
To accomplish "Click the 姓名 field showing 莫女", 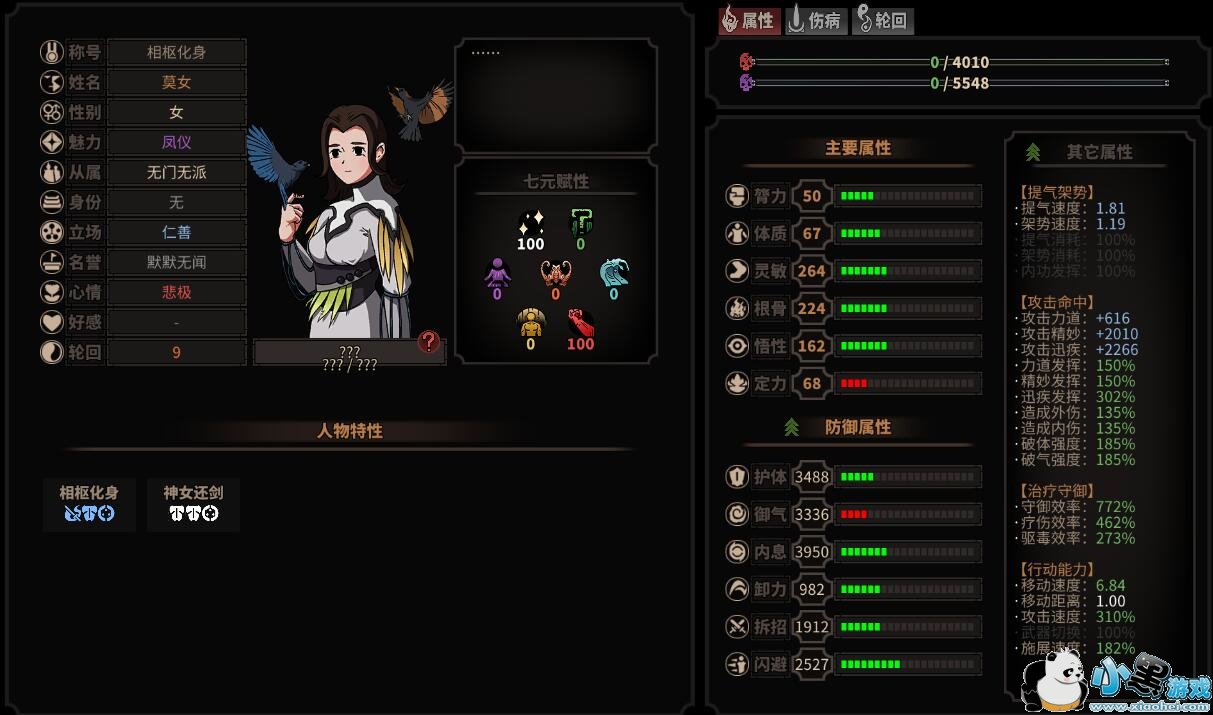I will [177, 82].
